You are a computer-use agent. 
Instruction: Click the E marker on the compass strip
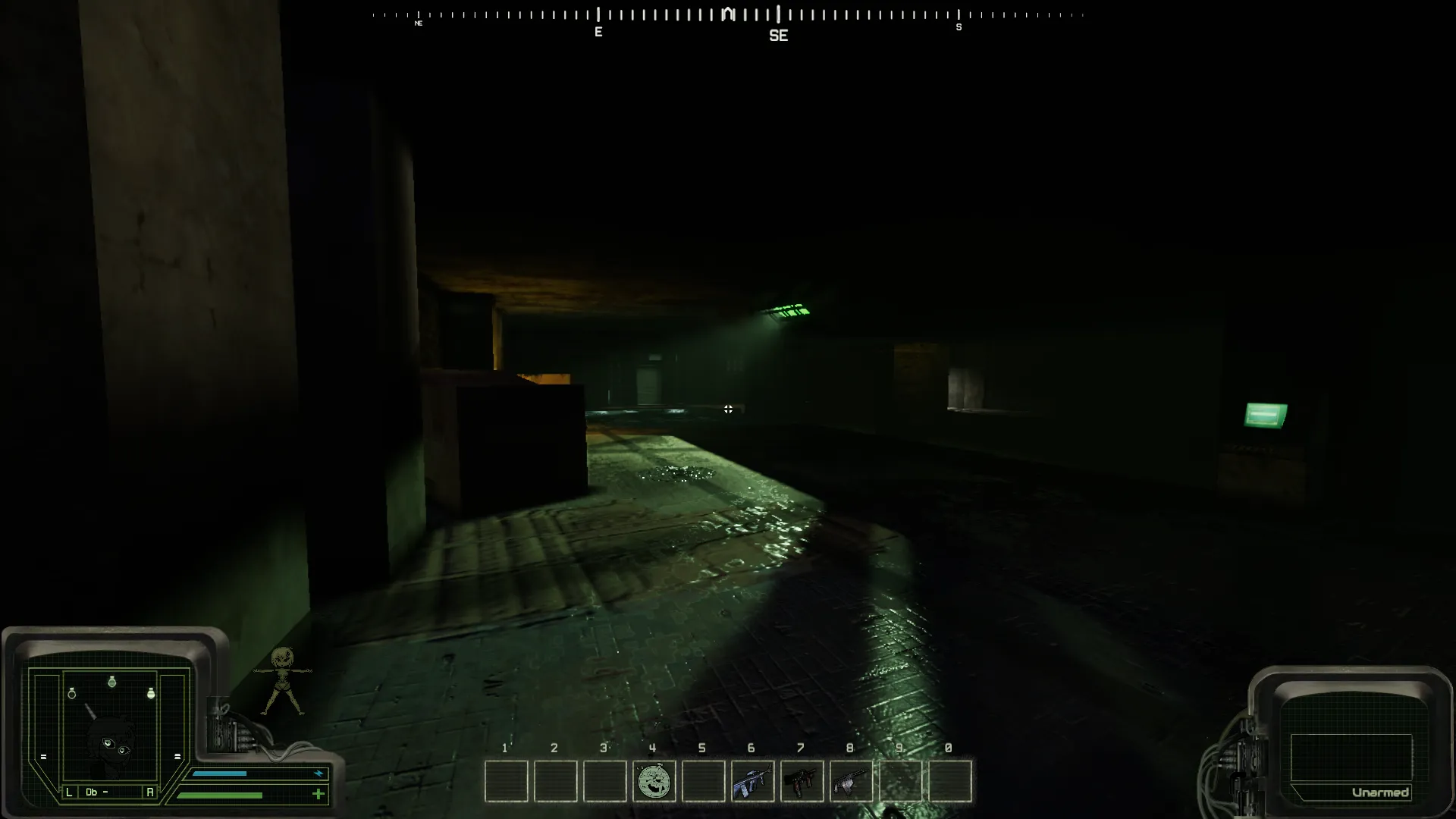(x=598, y=32)
